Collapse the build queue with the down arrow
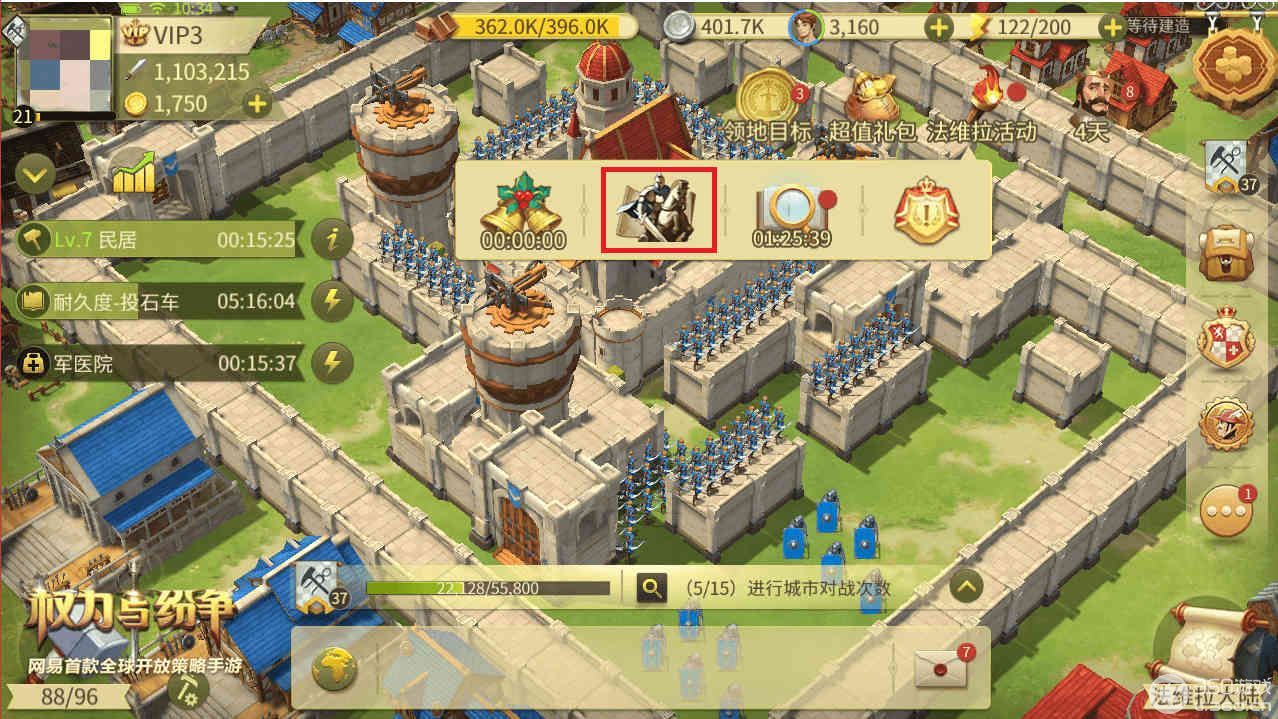The image size is (1278, 719). tap(36, 177)
